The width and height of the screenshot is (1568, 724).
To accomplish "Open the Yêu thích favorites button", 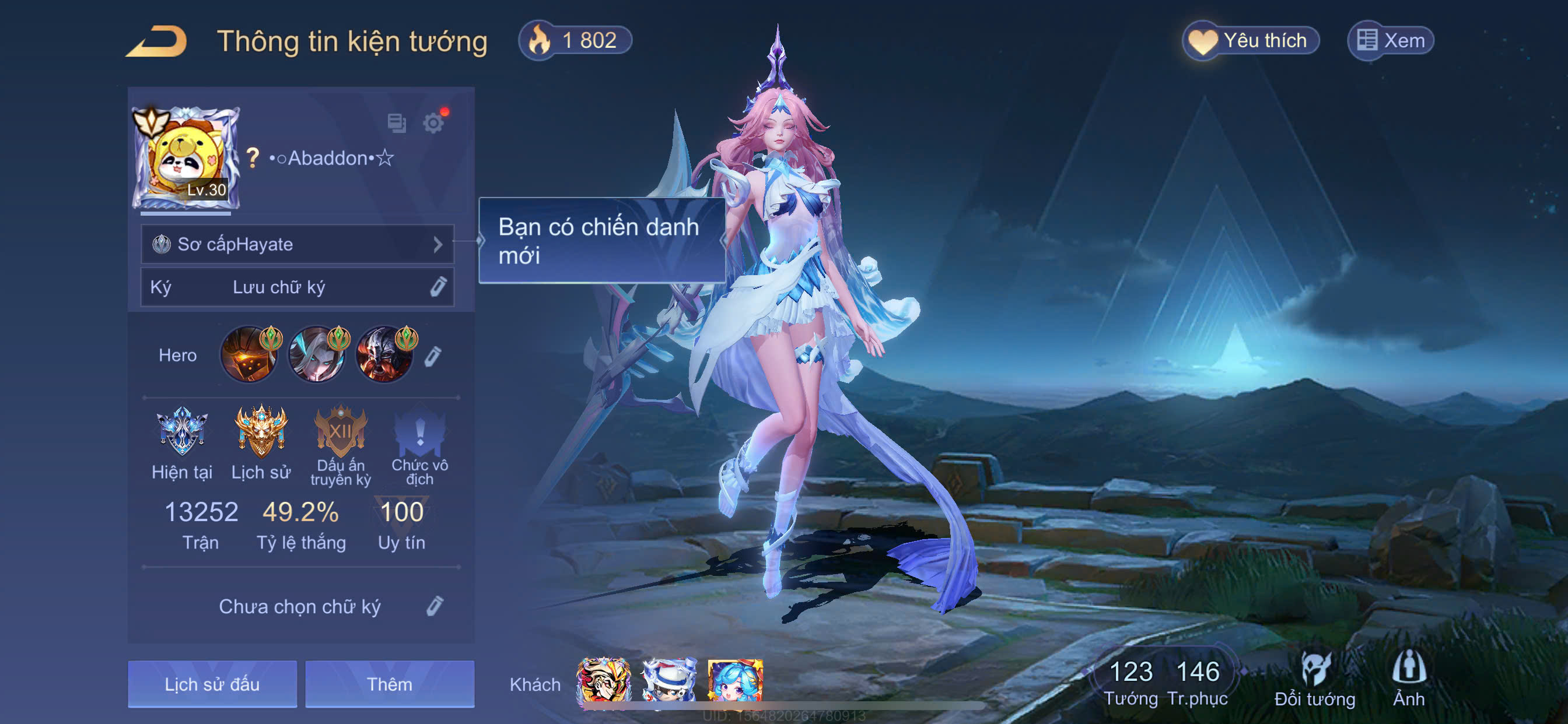I will coord(1251,41).
